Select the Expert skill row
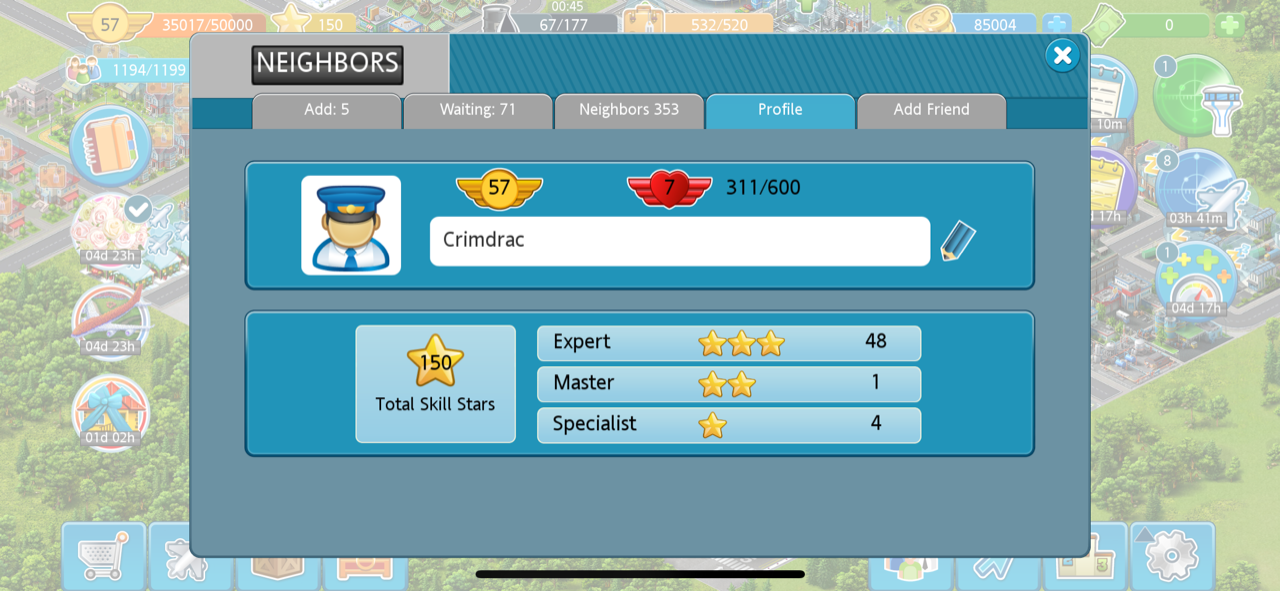Image resolution: width=1280 pixels, height=591 pixels. tap(728, 342)
